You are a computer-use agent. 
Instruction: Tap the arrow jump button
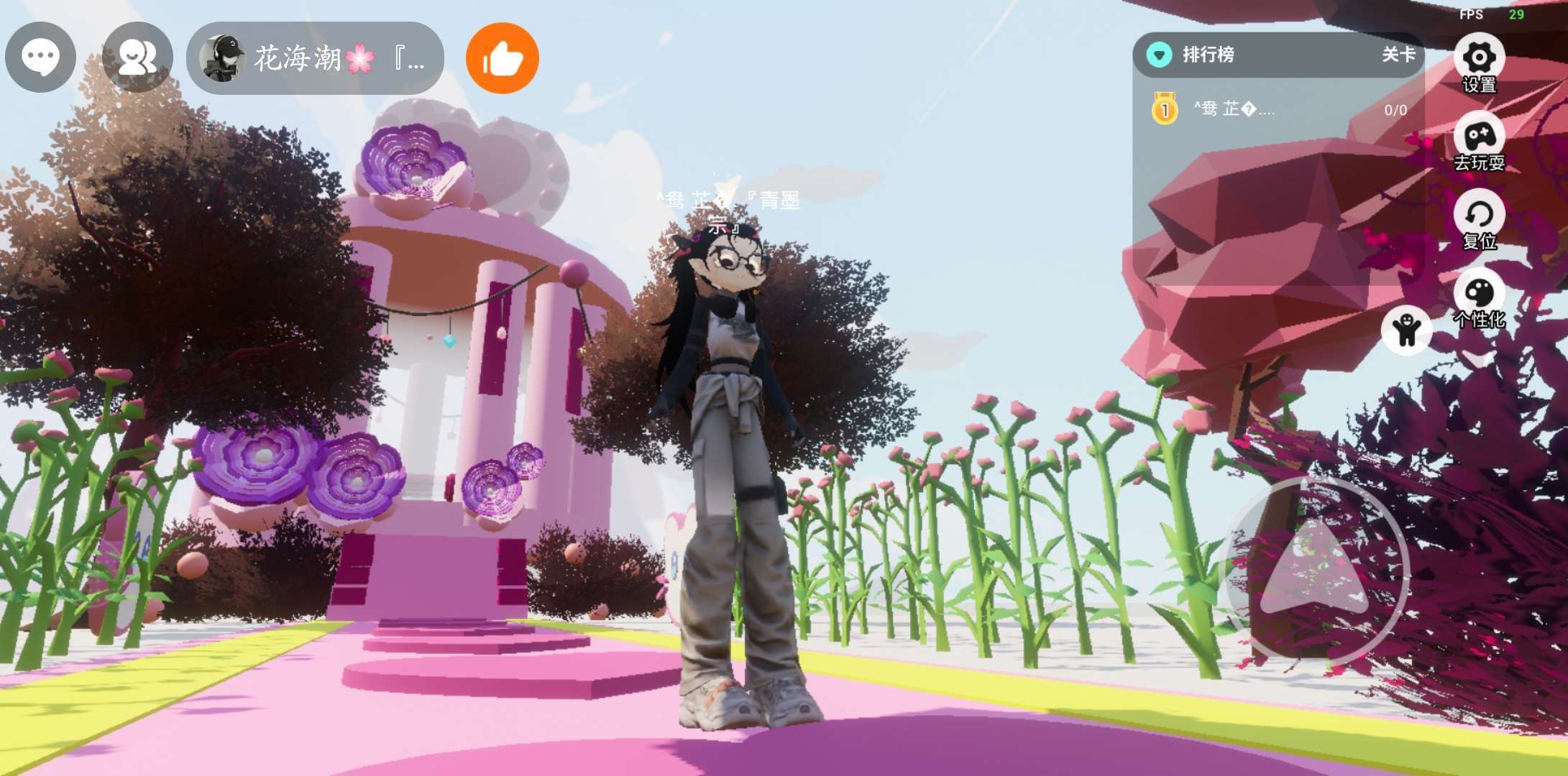[x=1315, y=569]
